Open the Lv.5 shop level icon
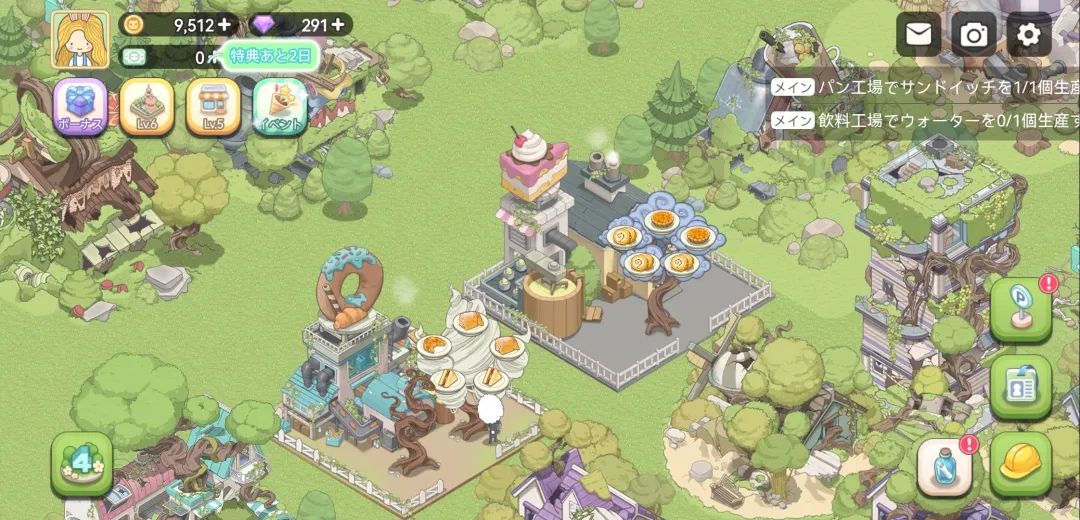Screen dimensions: 1080x520 point(213,107)
